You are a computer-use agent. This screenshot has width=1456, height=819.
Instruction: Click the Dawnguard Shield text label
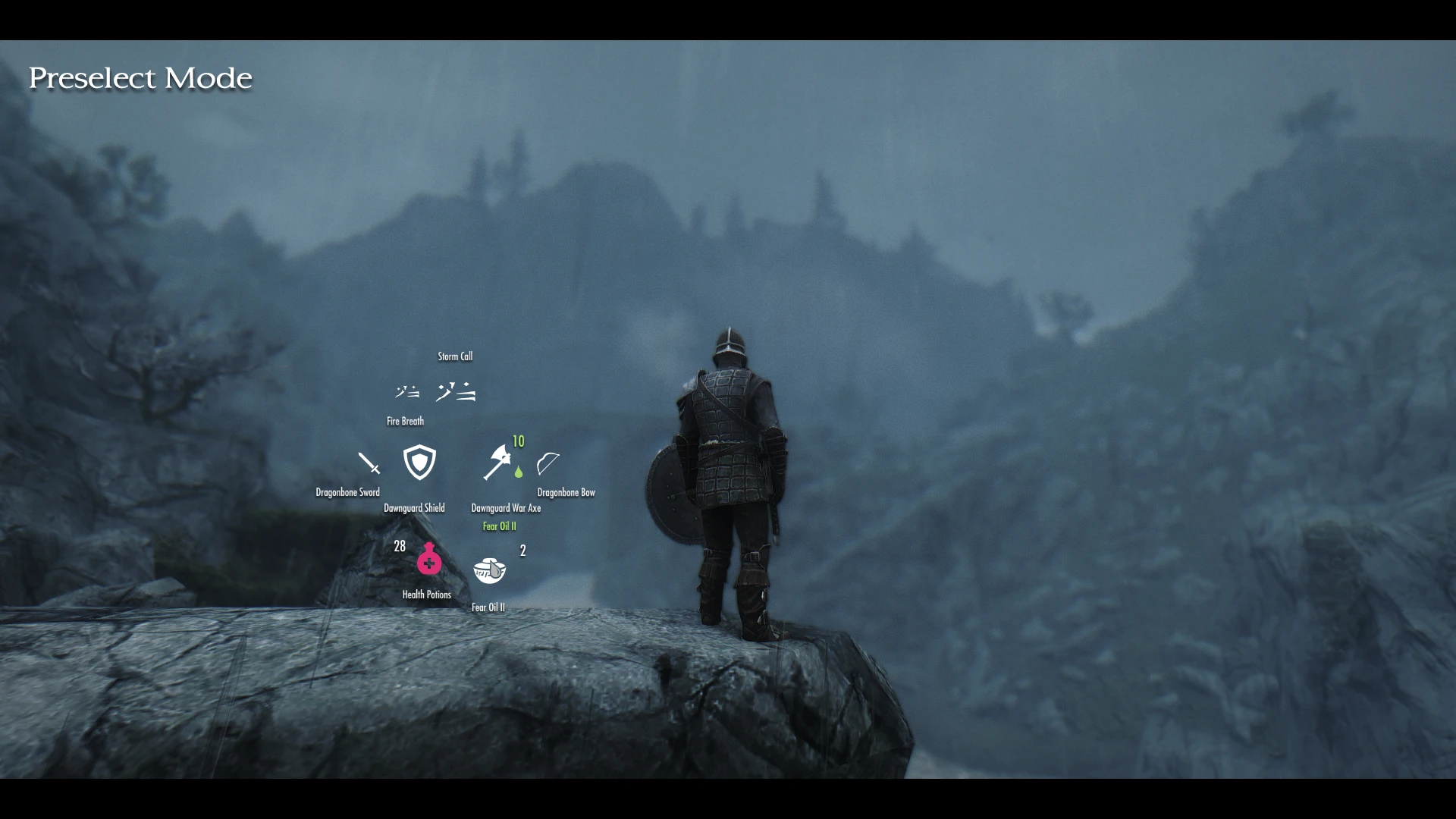415,507
